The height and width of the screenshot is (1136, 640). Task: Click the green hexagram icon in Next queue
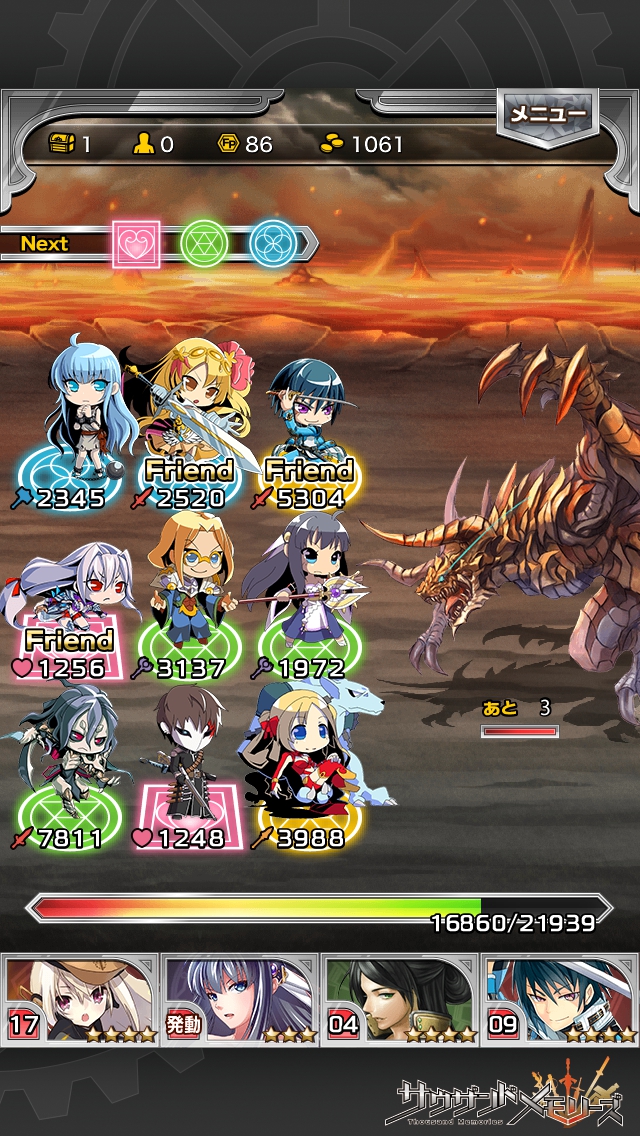[x=204, y=243]
